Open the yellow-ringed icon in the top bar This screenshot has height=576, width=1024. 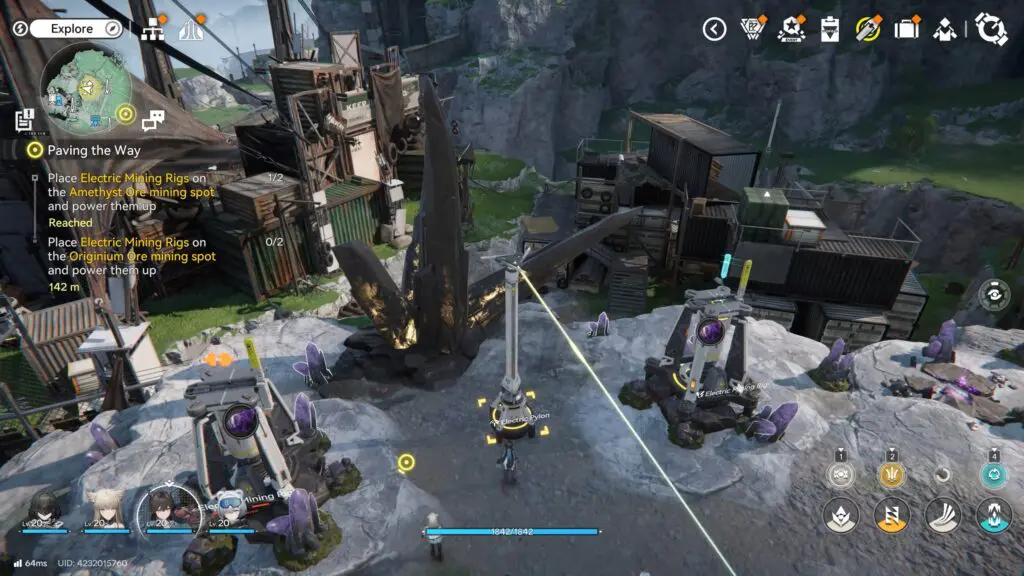click(x=867, y=29)
